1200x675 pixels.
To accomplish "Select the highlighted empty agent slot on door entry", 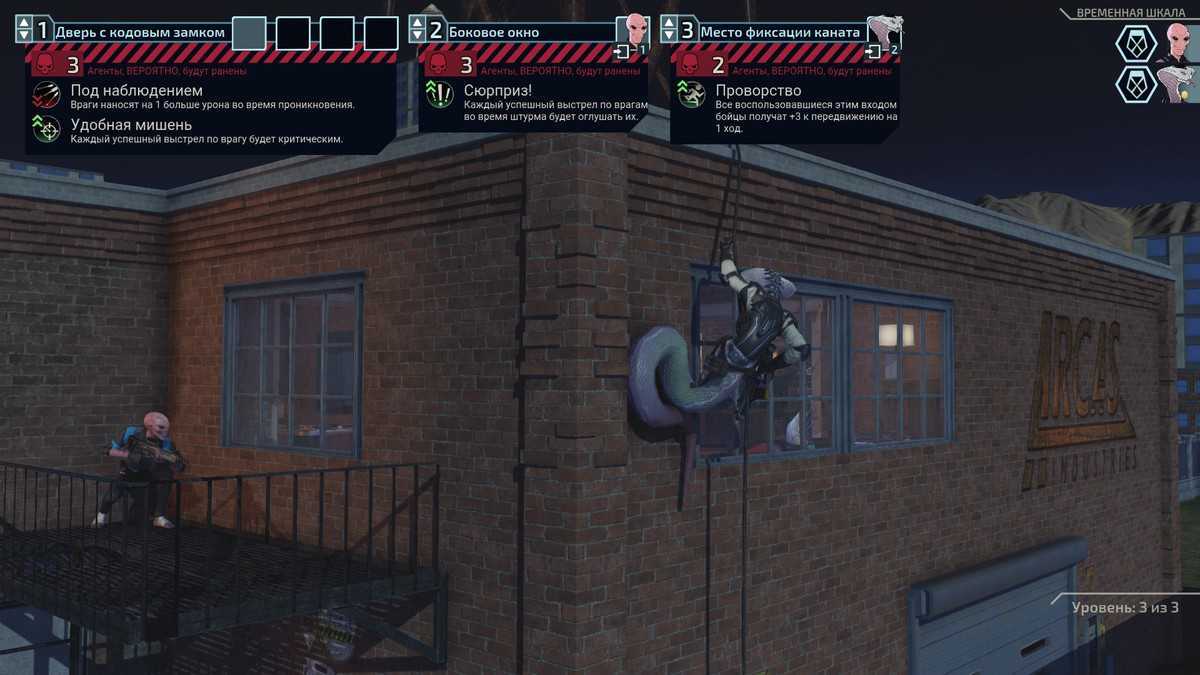I will (x=249, y=33).
